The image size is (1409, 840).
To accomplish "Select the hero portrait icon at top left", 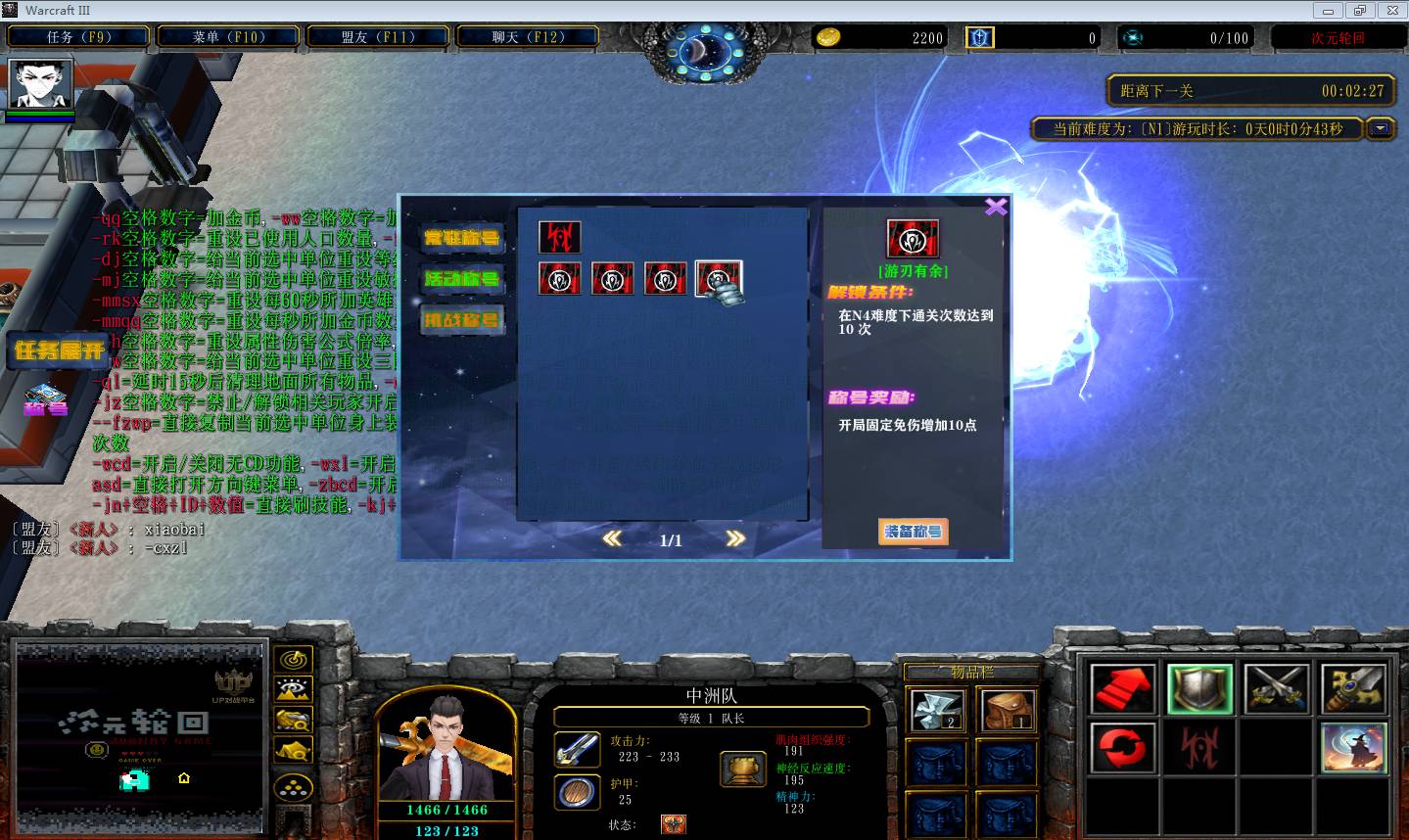I will [x=40, y=85].
